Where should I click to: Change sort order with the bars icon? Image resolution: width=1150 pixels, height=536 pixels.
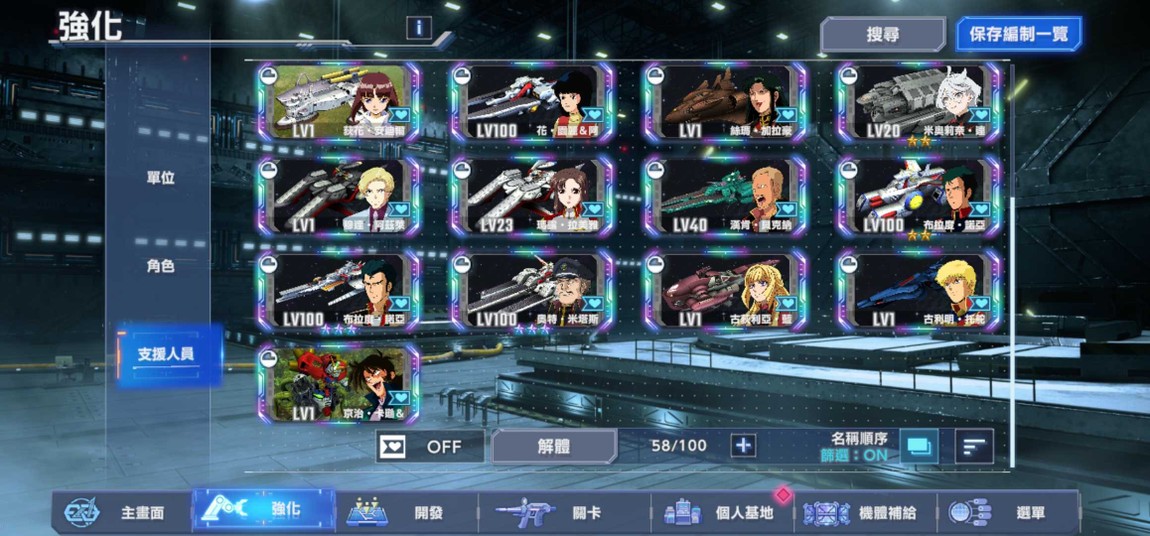(x=973, y=446)
